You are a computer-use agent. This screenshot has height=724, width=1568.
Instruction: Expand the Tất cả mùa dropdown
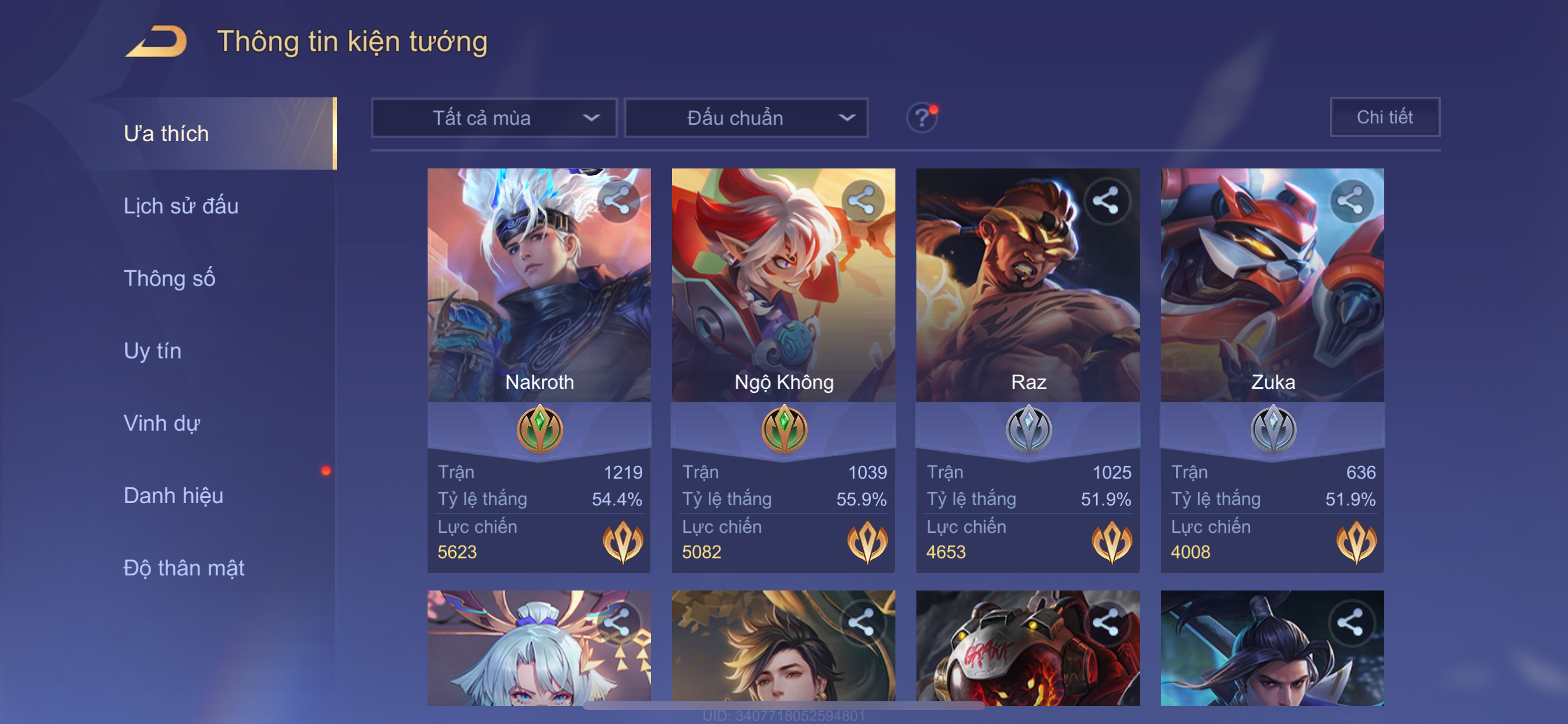coord(494,118)
